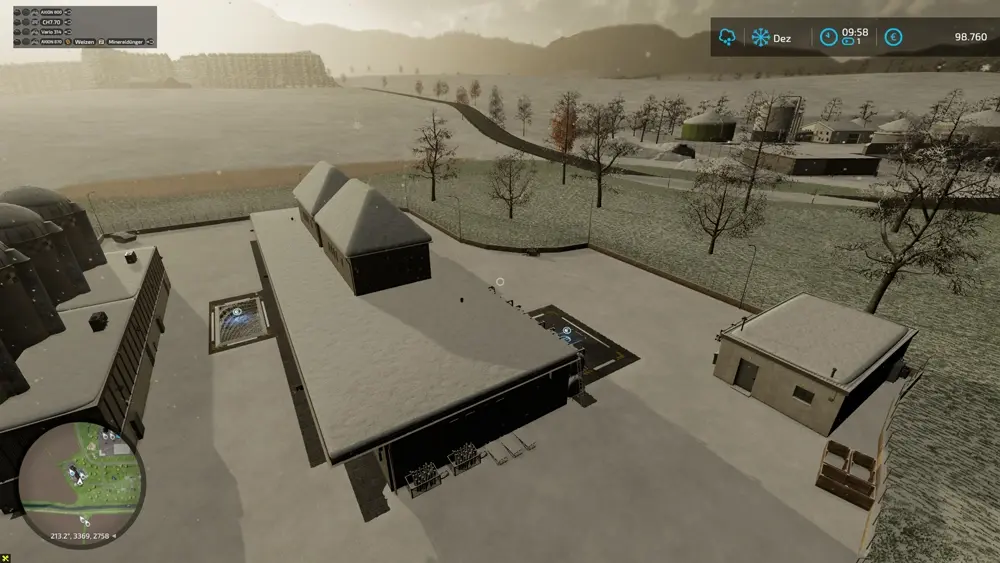
Task: Click the weather cloud icon
Action: pos(727,37)
